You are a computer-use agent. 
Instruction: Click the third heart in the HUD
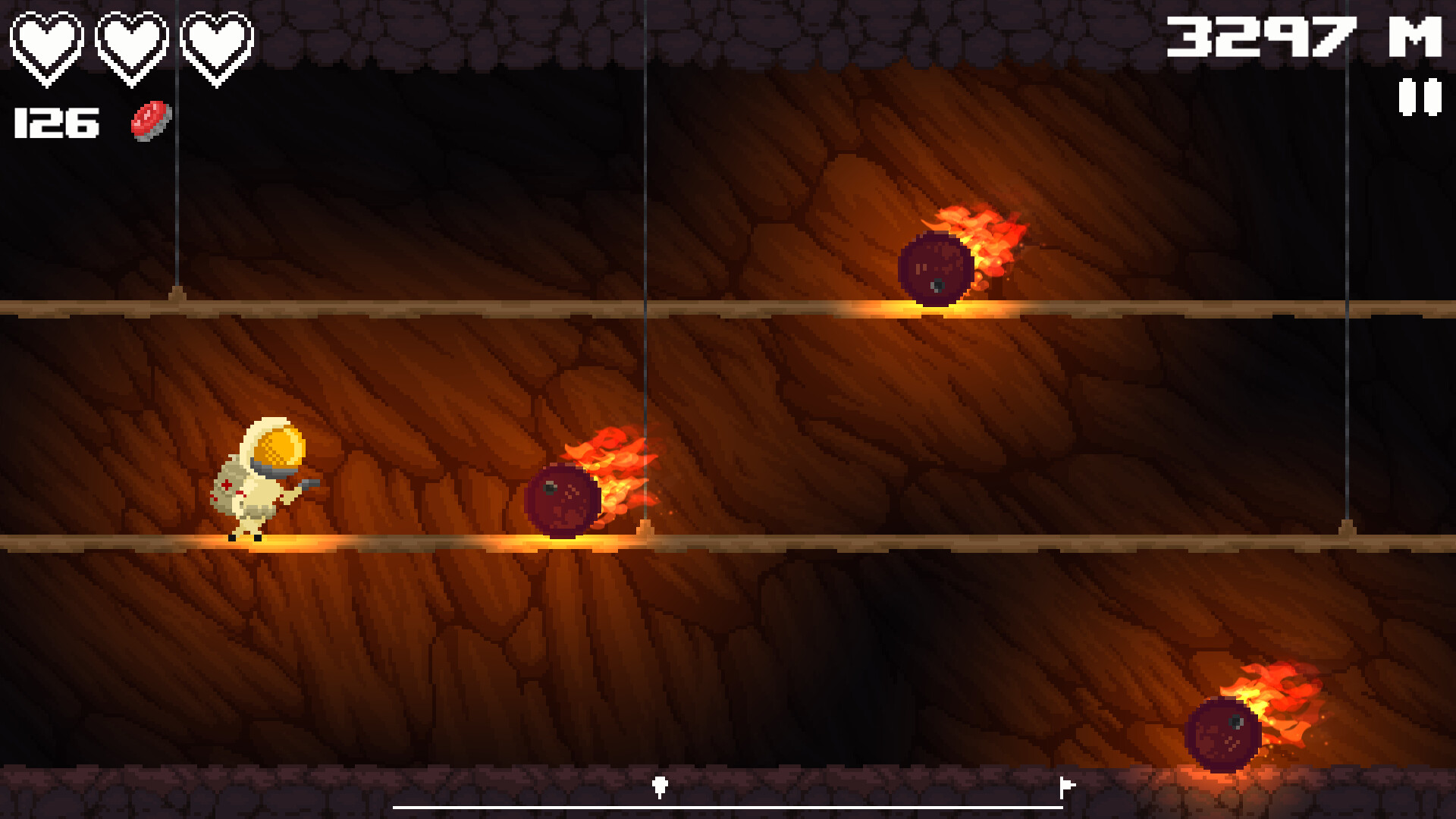click(217, 42)
